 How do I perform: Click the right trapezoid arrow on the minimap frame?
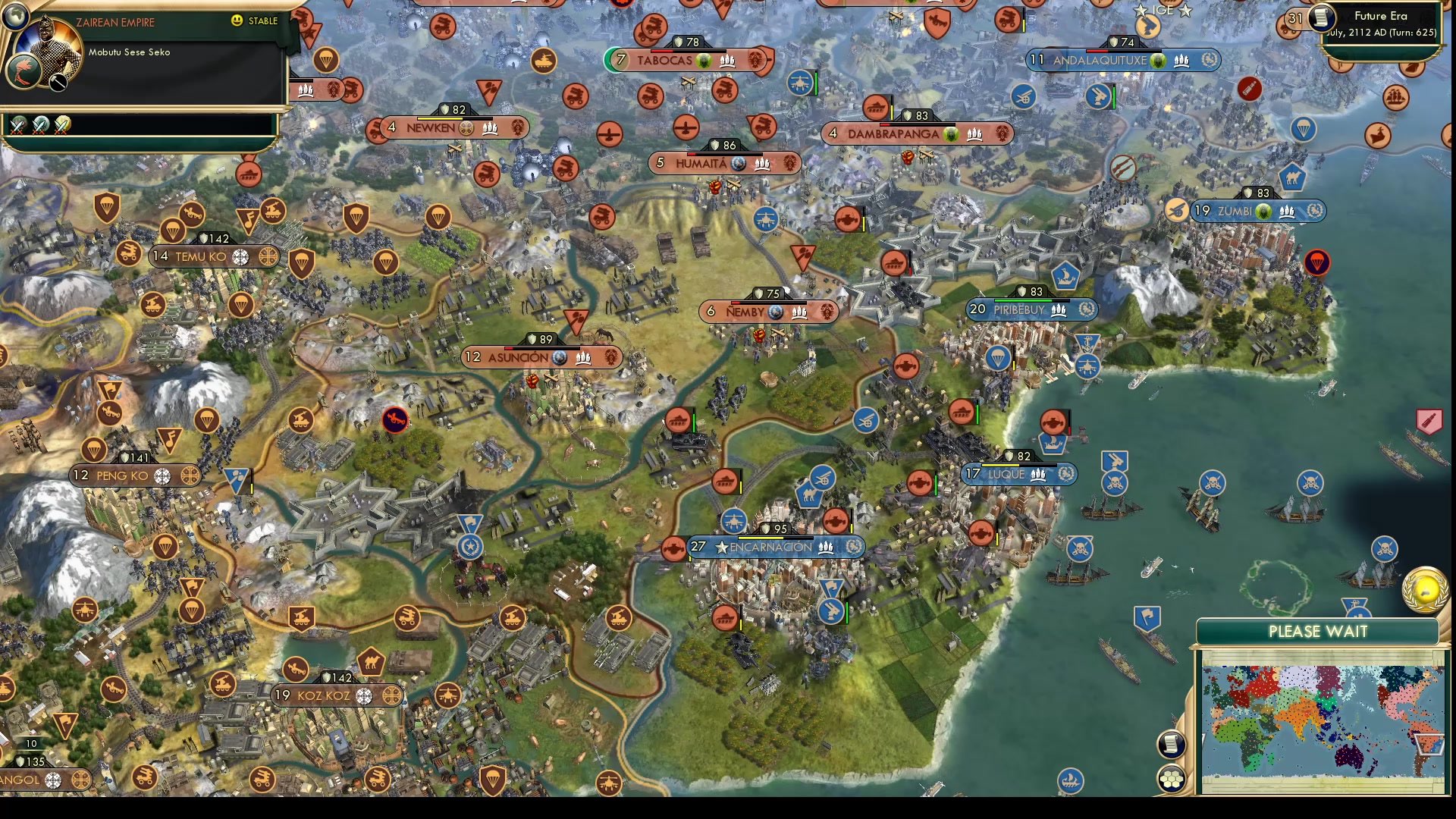pyautogui.click(x=1427, y=744)
